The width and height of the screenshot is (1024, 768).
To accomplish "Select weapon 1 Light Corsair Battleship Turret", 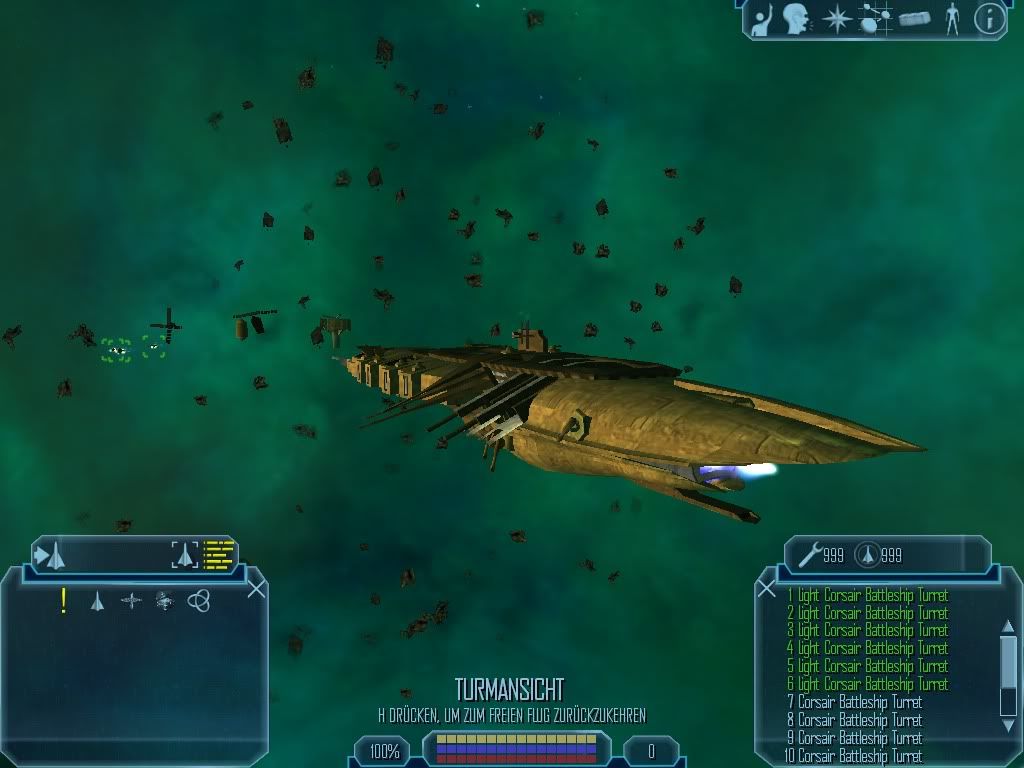I will pyautogui.click(x=866, y=596).
